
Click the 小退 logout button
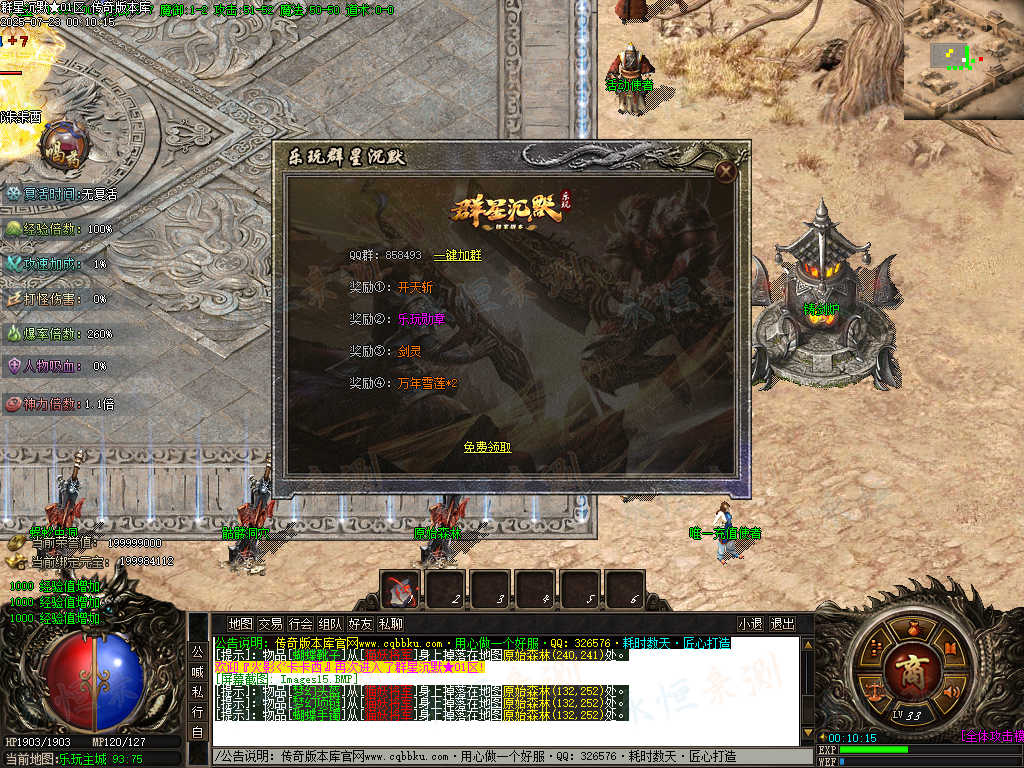[x=751, y=624]
